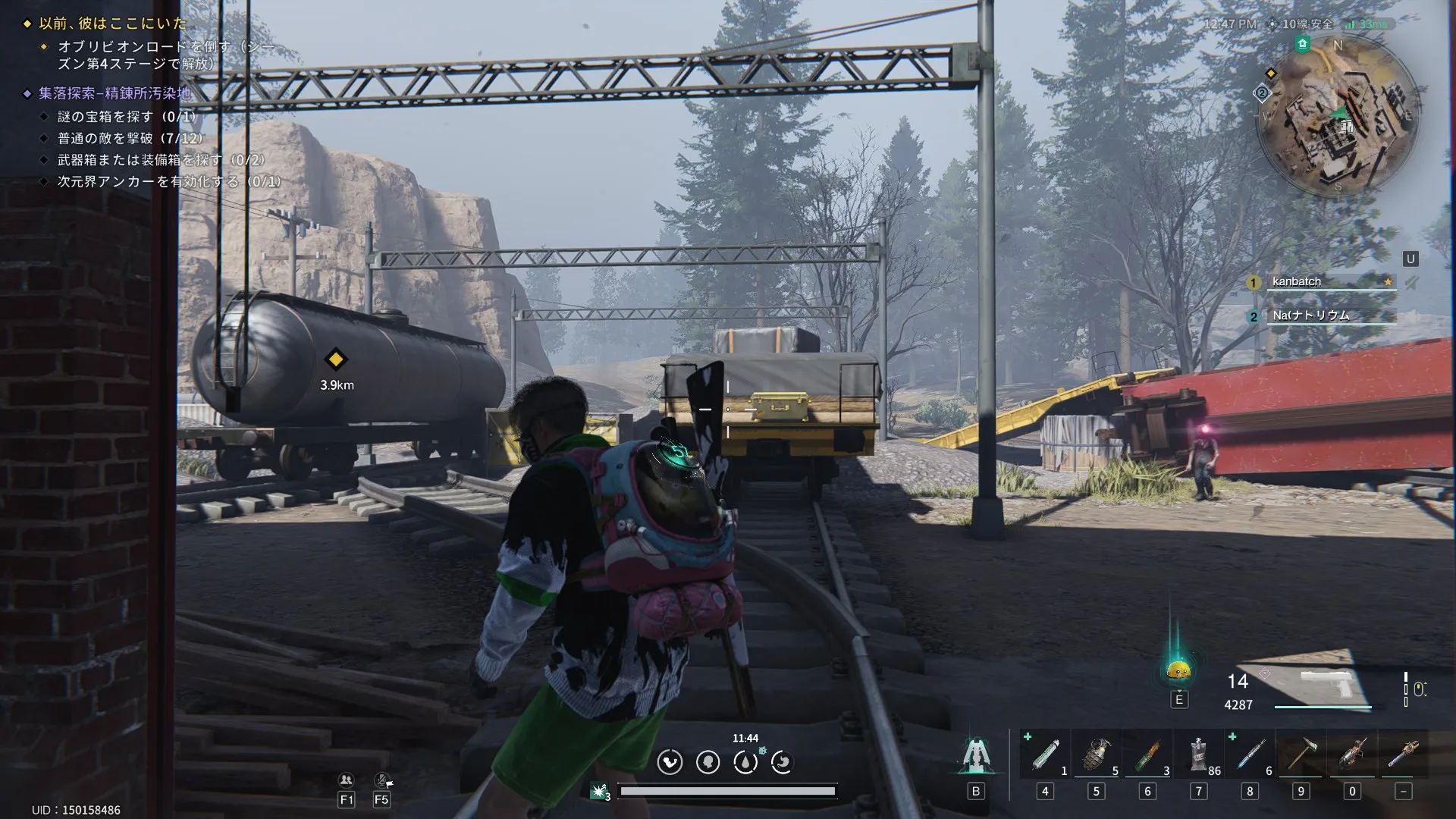Select the torch tool in last slot
Image resolution: width=1456 pixels, height=819 pixels.
point(1403,755)
